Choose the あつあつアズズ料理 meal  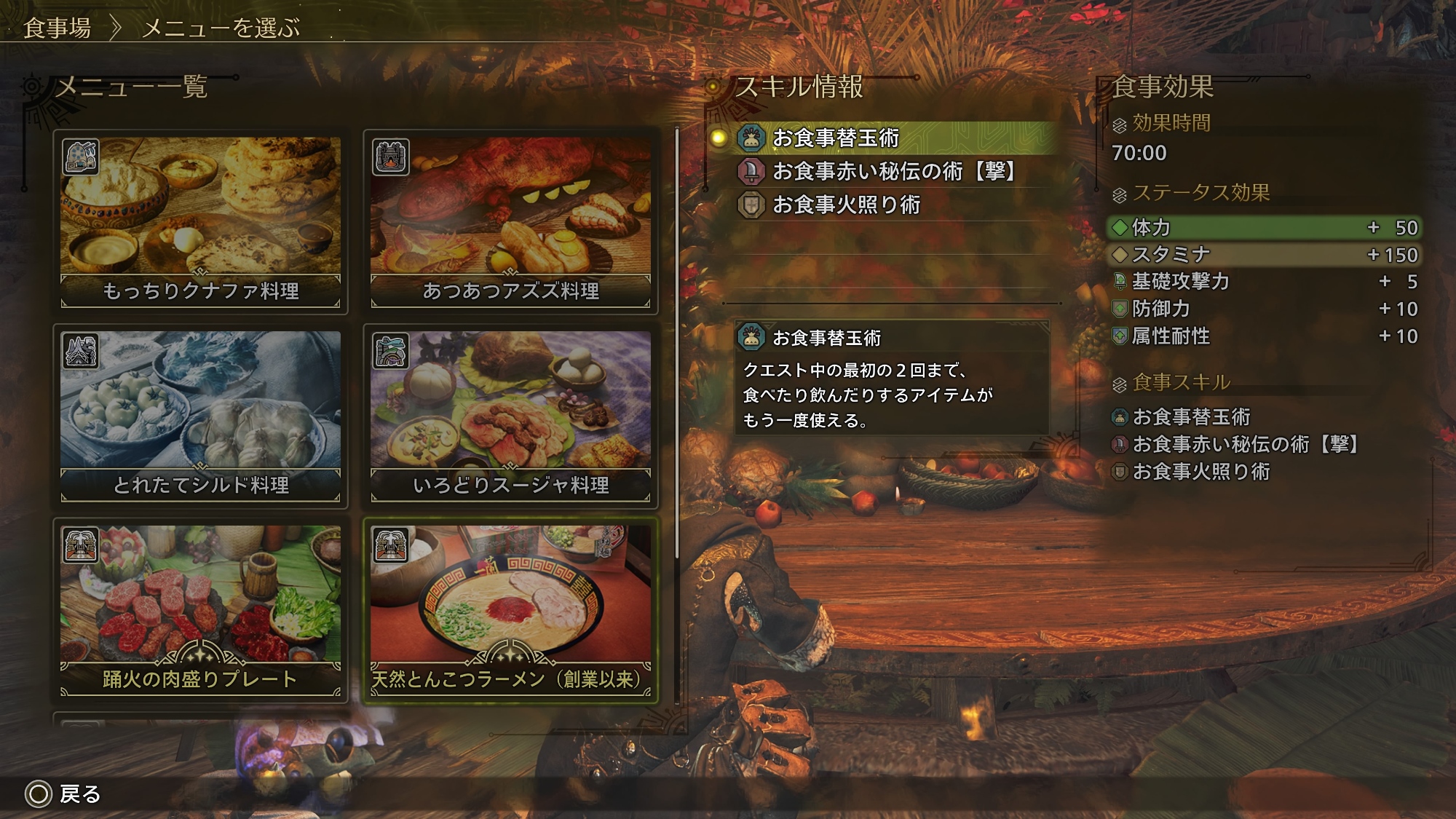click(x=510, y=222)
